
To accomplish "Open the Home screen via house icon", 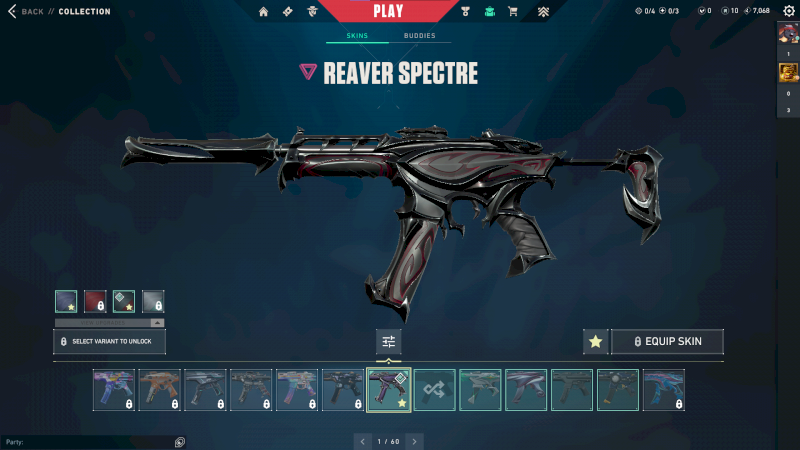I will (264, 12).
